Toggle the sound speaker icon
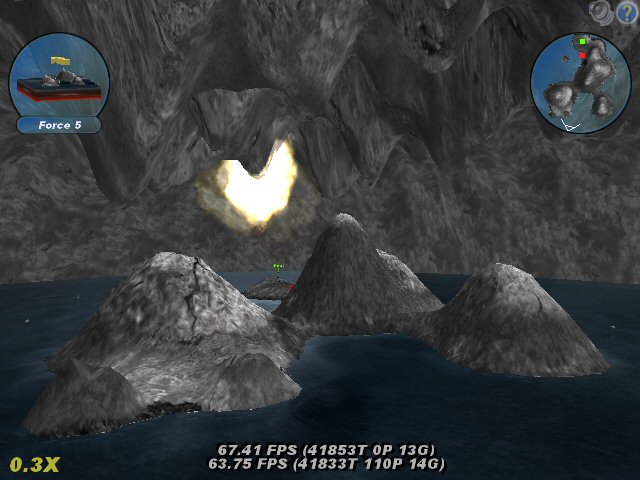This screenshot has height=480, width=640. (601, 11)
